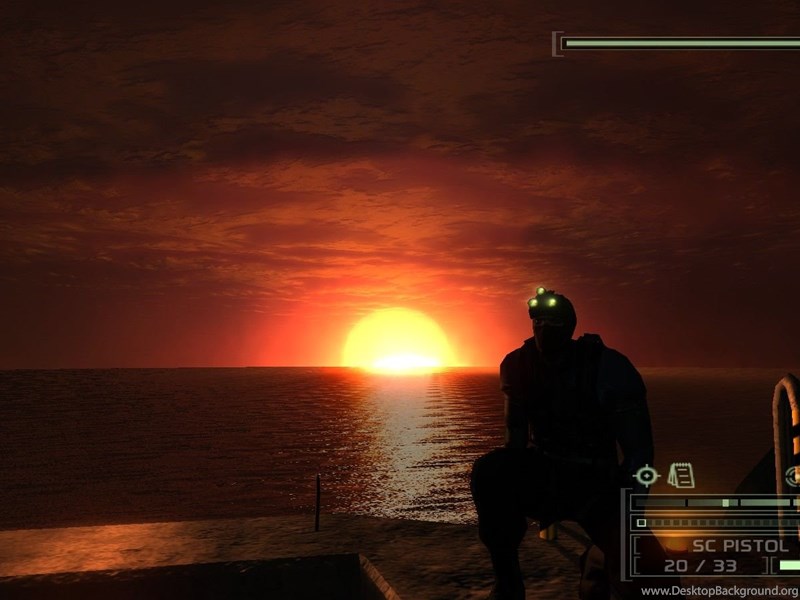Screen dimensions: 800x600
Task: Click the crosshair target HUD icon
Action: pos(647,476)
